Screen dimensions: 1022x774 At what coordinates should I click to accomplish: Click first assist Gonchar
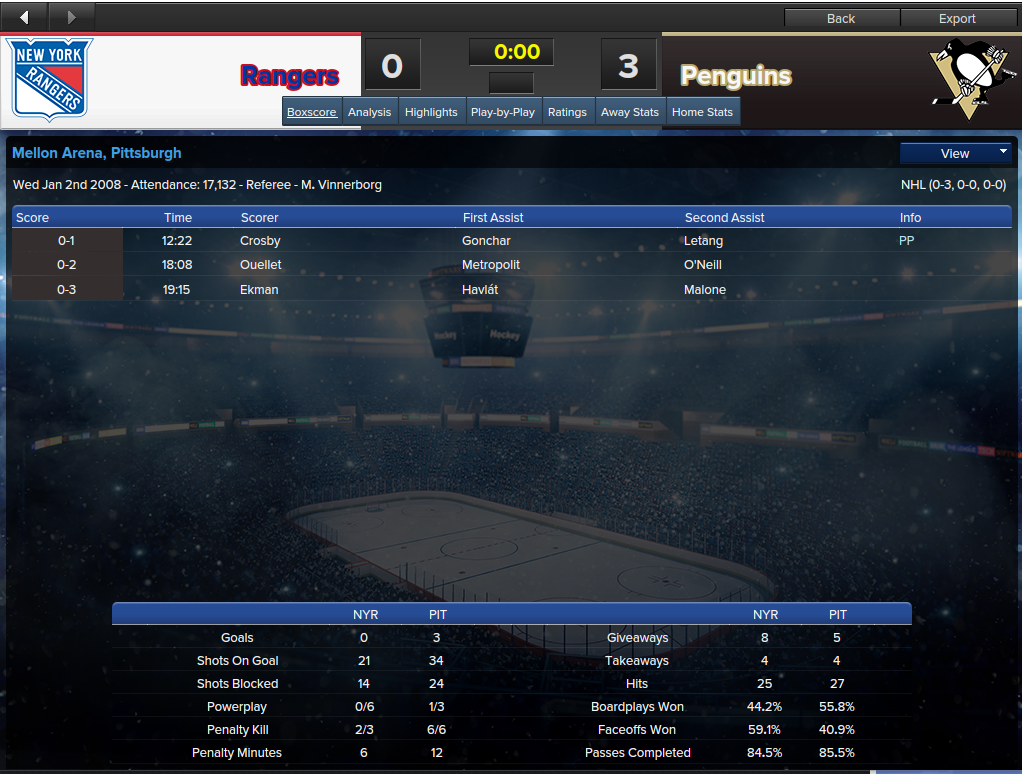486,241
